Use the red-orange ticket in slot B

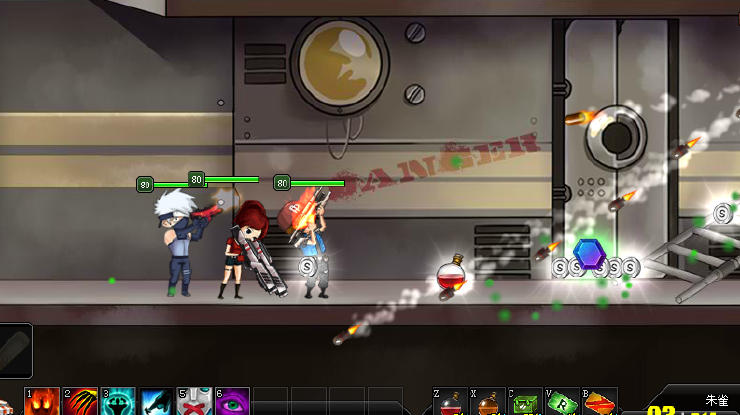coord(599,404)
